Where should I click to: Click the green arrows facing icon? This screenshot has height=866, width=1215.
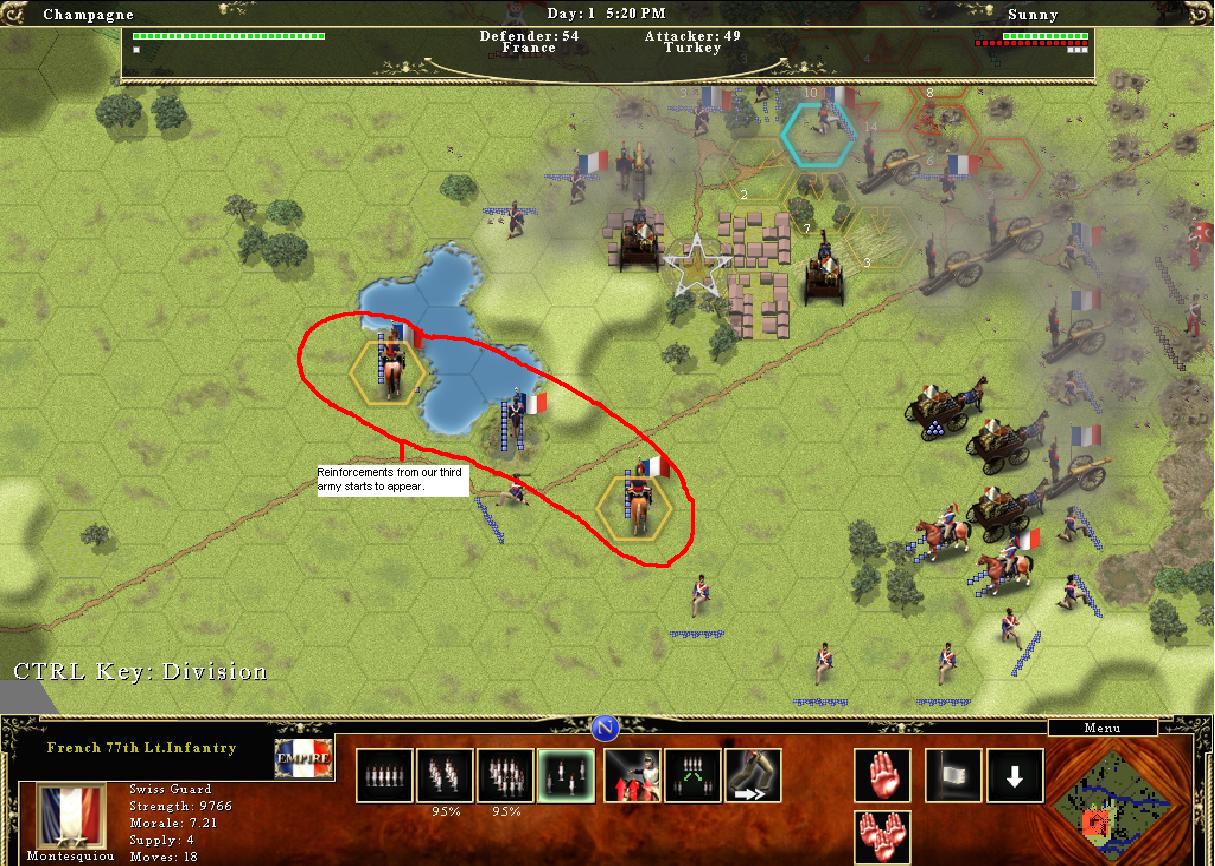point(693,776)
